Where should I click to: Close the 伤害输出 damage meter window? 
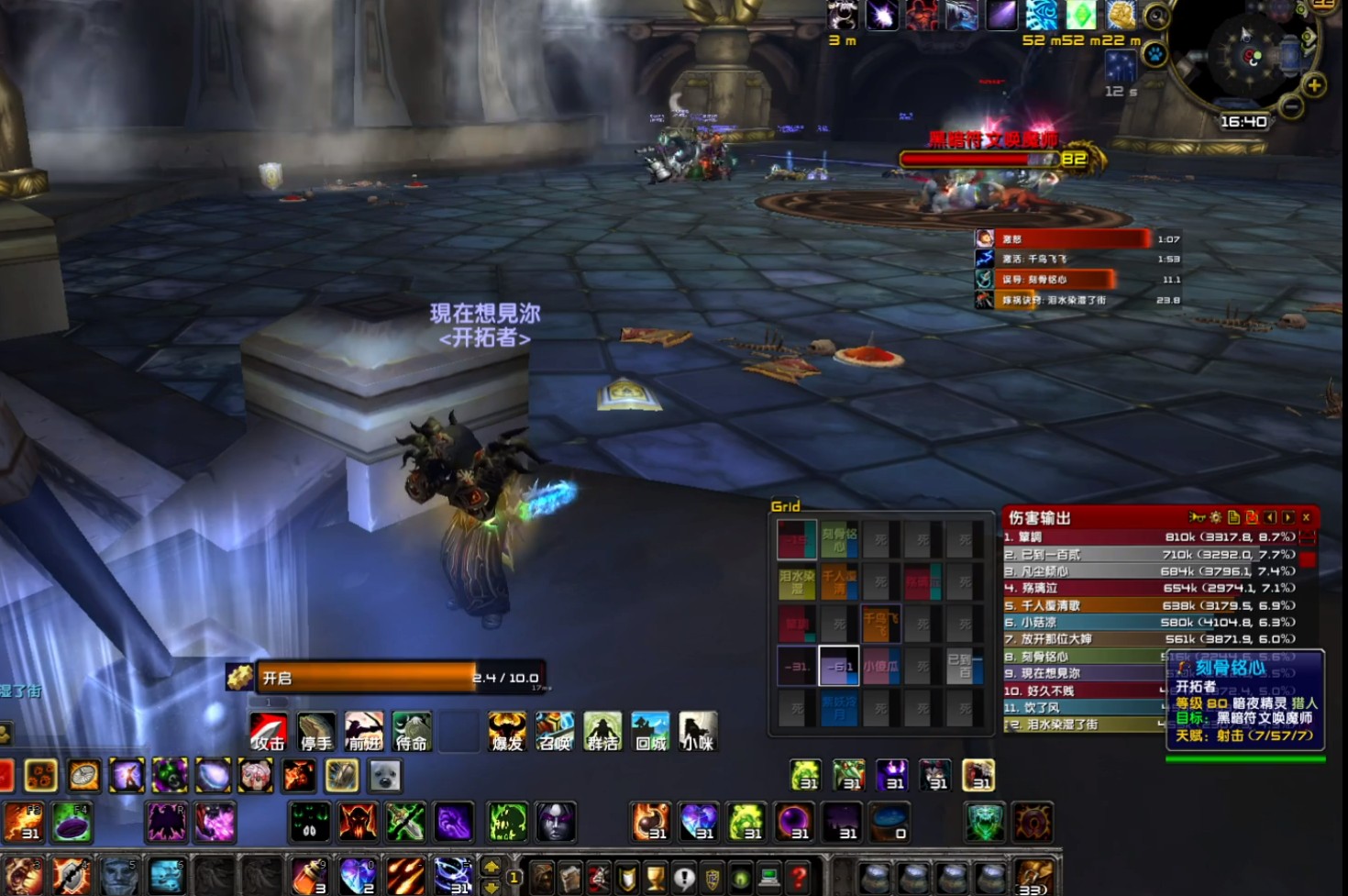[x=1307, y=518]
